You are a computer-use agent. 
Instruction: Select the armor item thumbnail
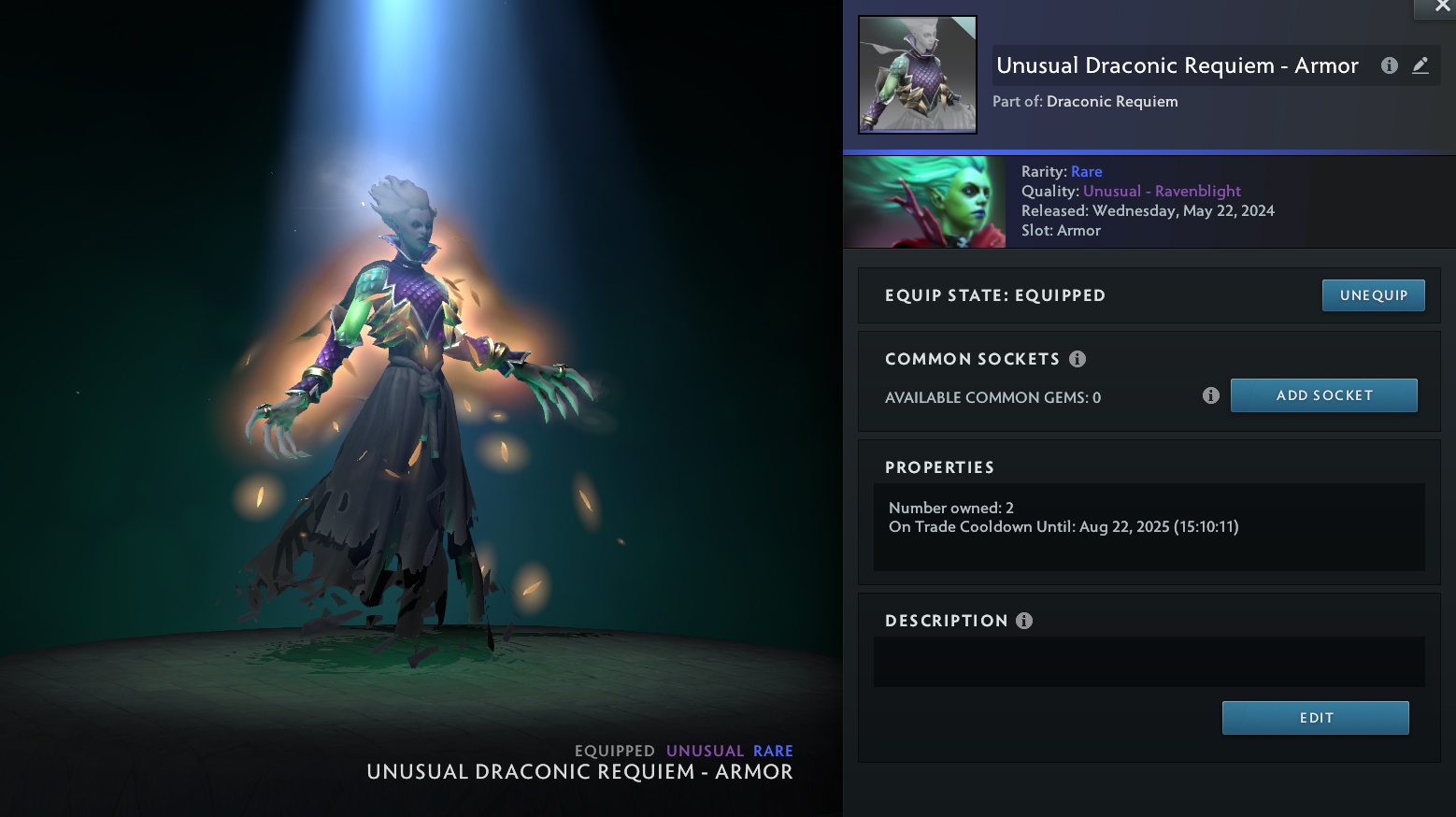pyautogui.click(x=918, y=75)
